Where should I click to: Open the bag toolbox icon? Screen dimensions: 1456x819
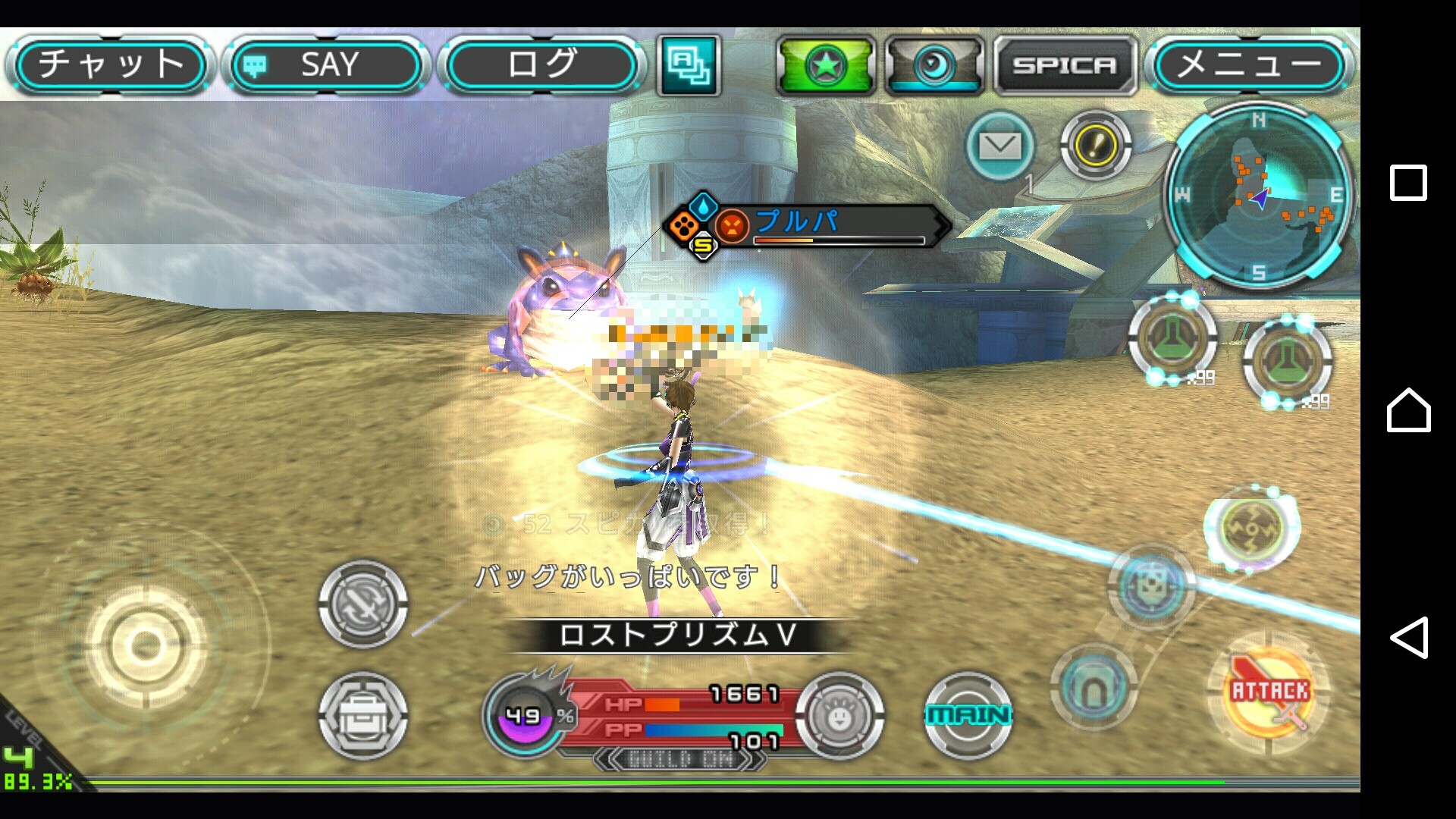[363, 715]
